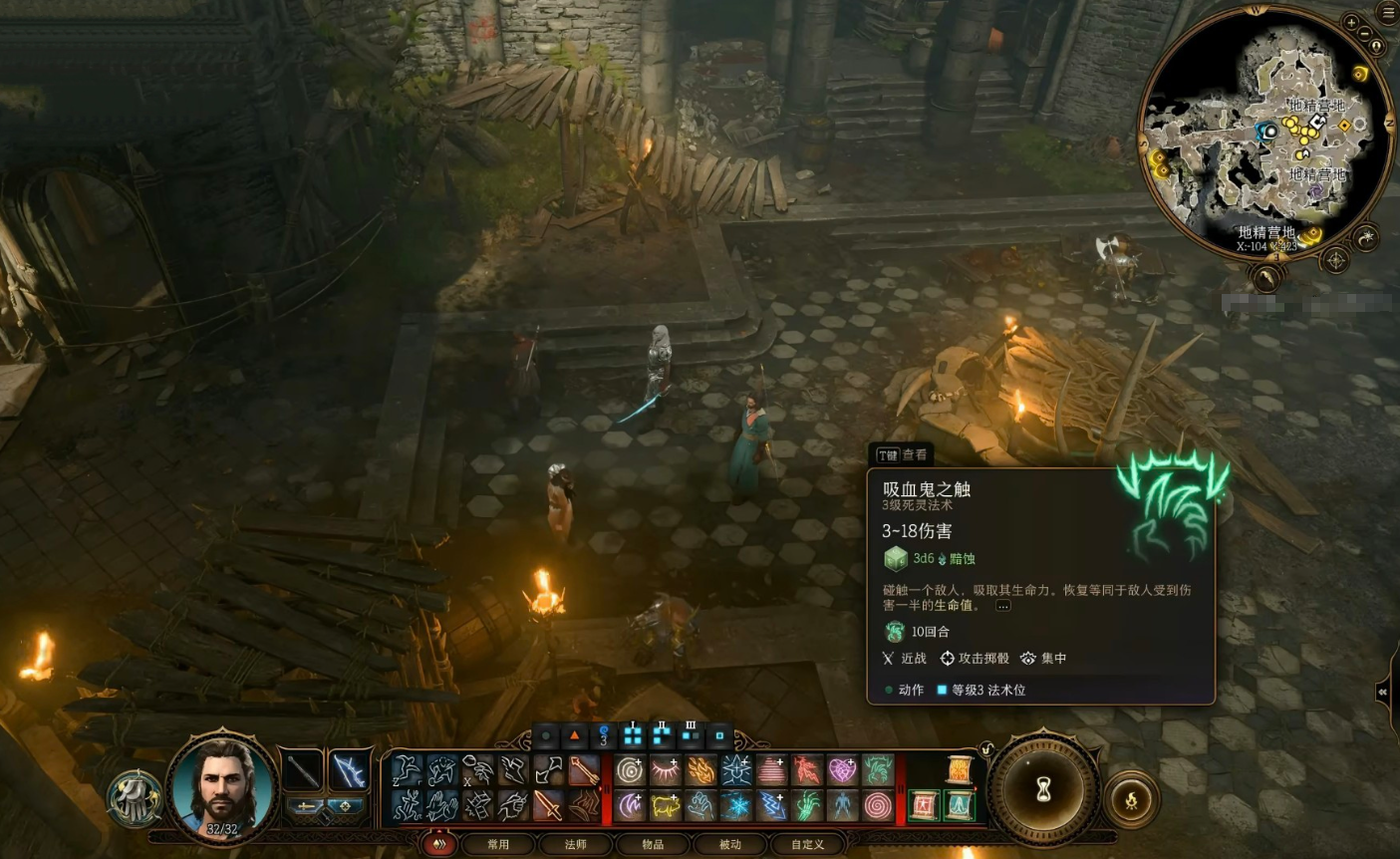Open the 法师 hotbar tab
The height and width of the screenshot is (859, 1400).
[576, 844]
